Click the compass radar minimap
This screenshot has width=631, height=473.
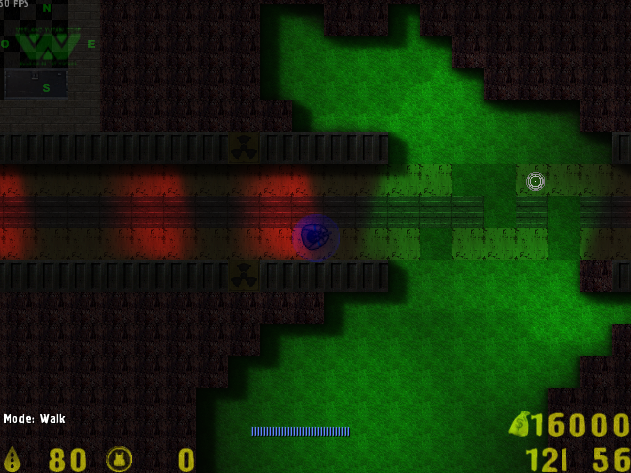(48, 47)
